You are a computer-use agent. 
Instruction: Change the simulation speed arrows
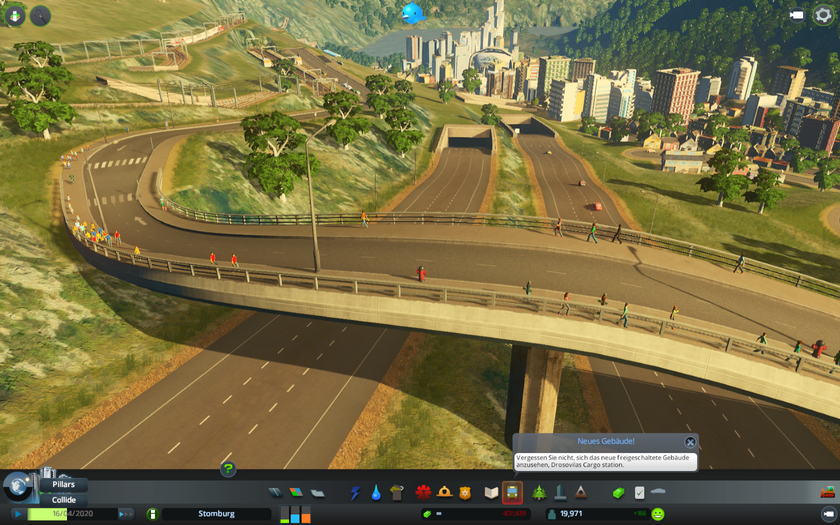point(126,514)
